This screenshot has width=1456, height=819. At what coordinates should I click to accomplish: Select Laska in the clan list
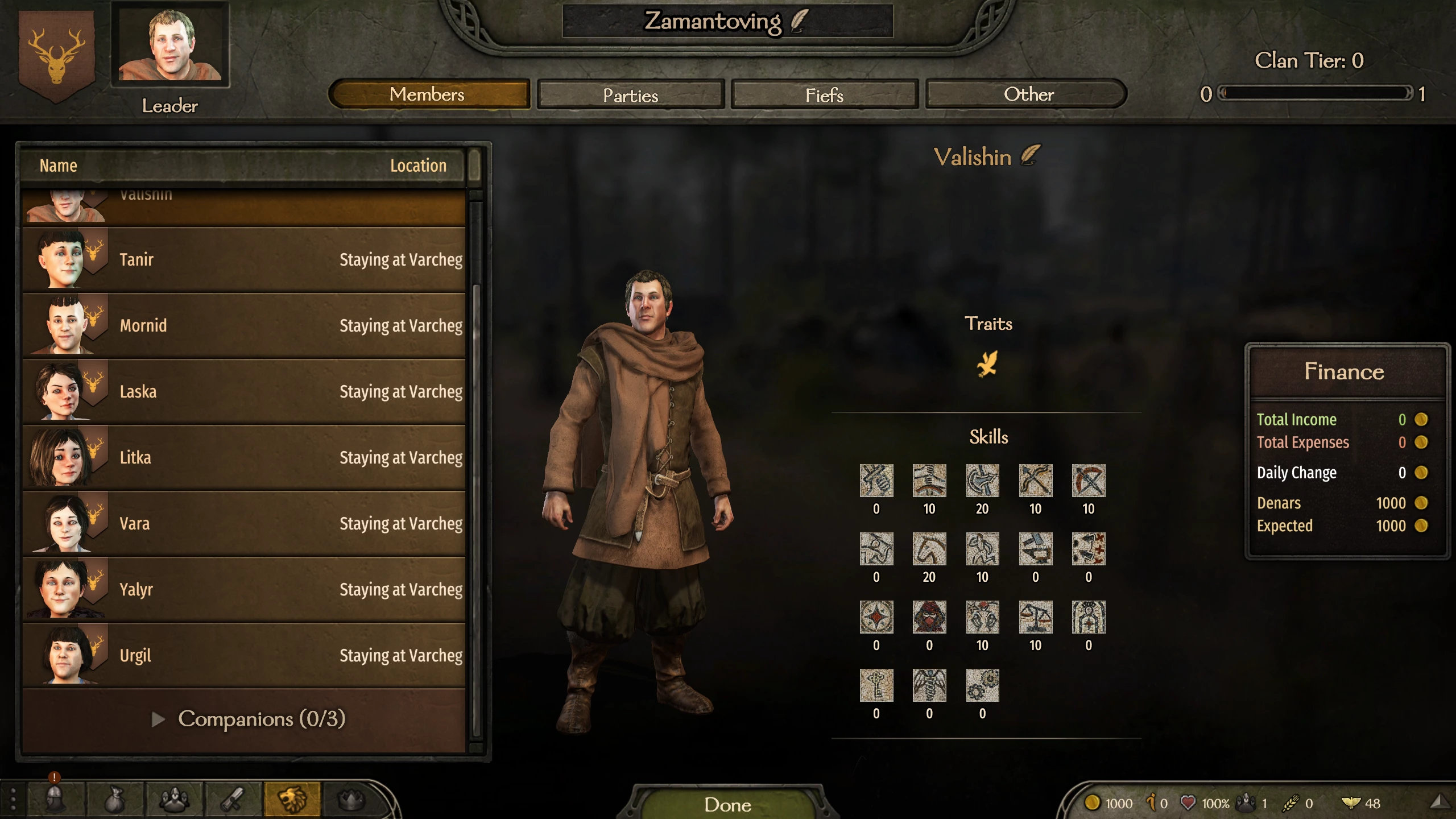pos(245,392)
